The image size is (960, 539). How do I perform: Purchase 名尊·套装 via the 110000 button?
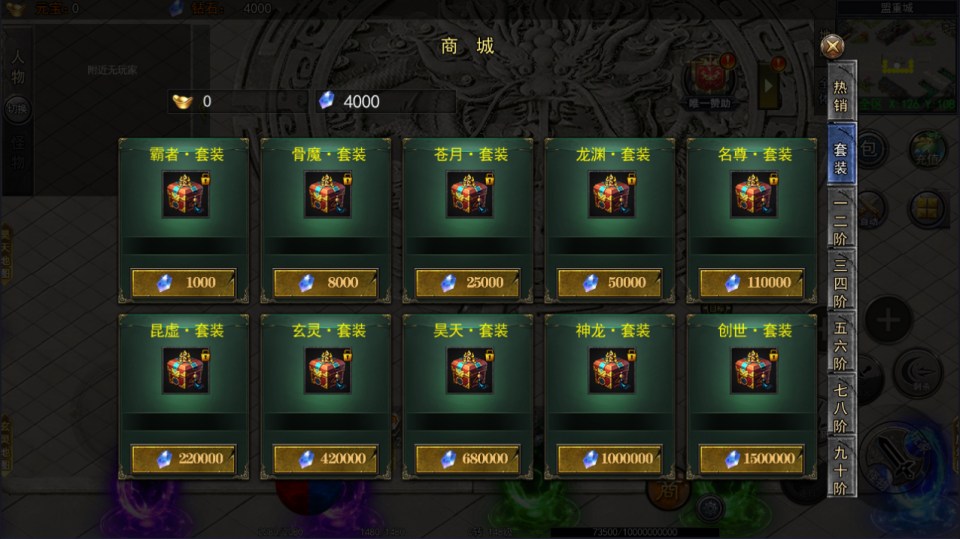(x=752, y=283)
